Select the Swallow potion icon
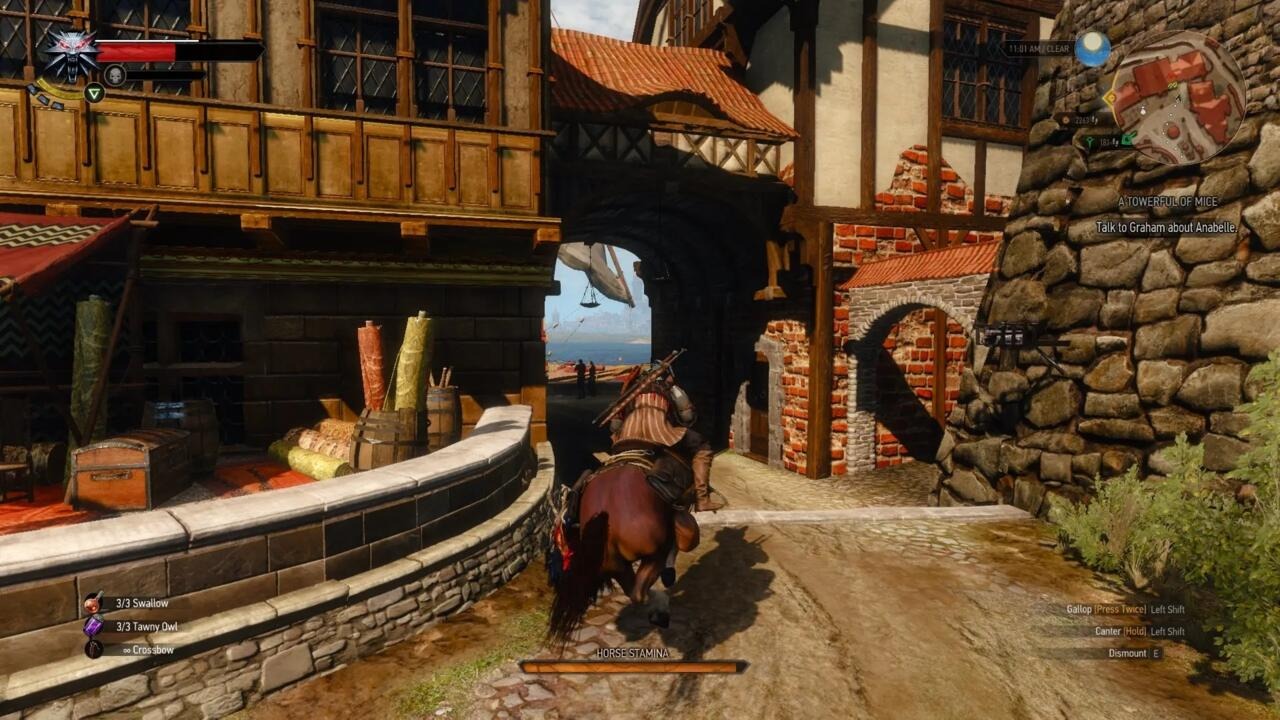 click(x=93, y=604)
